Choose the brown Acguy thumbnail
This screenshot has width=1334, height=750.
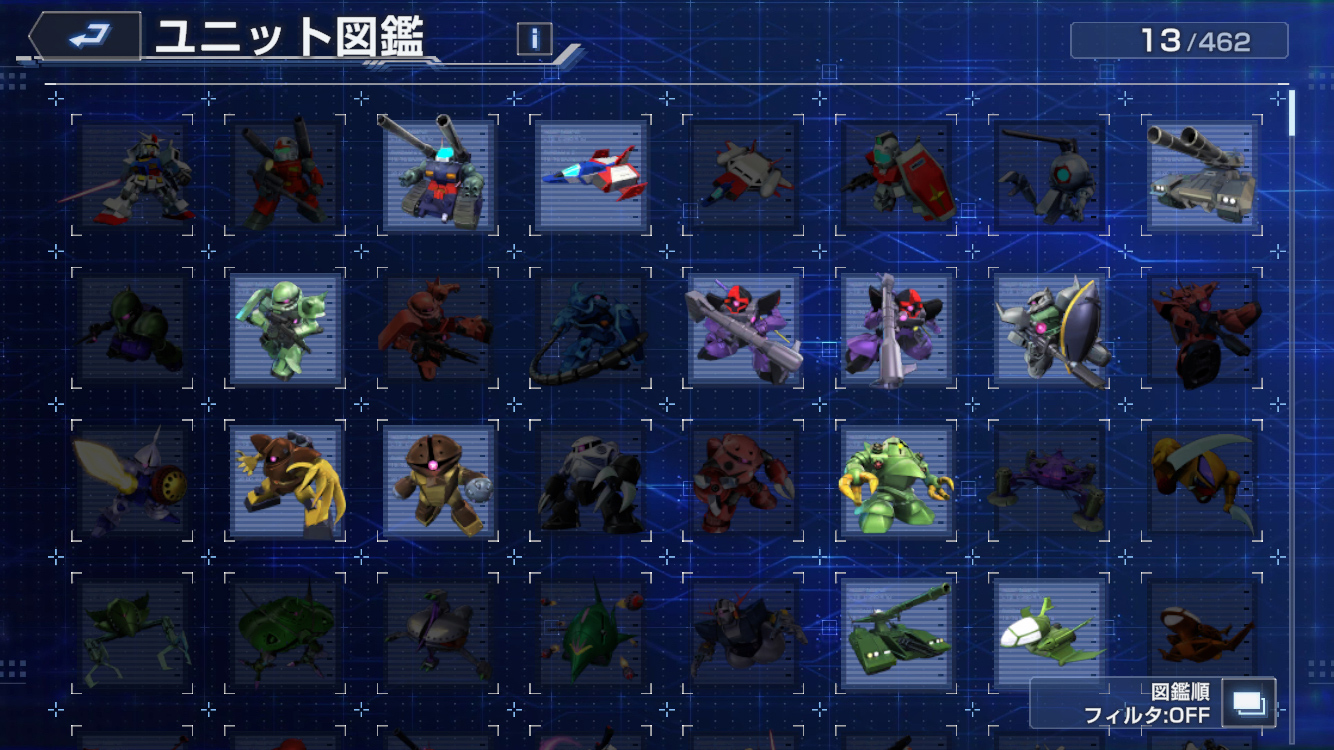click(439, 482)
